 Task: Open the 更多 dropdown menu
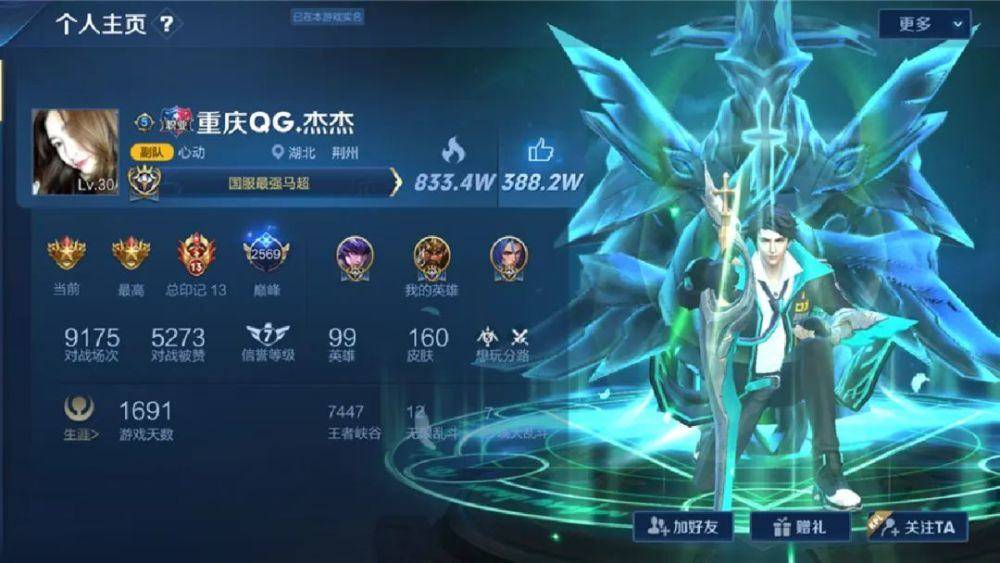coord(924,24)
